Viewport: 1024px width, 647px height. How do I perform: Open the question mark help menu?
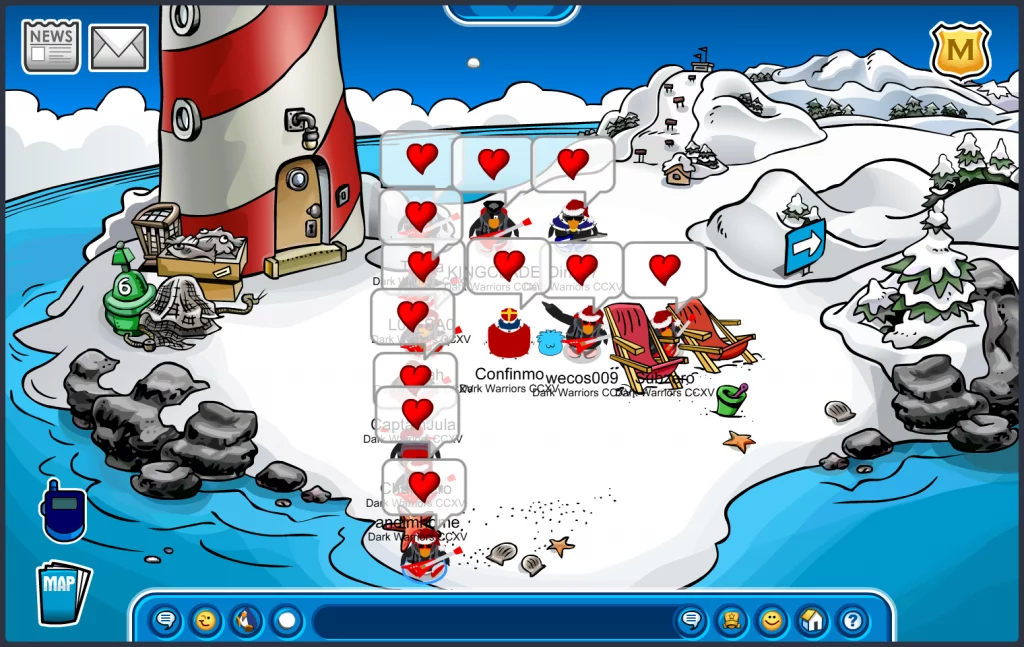tap(852, 621)
